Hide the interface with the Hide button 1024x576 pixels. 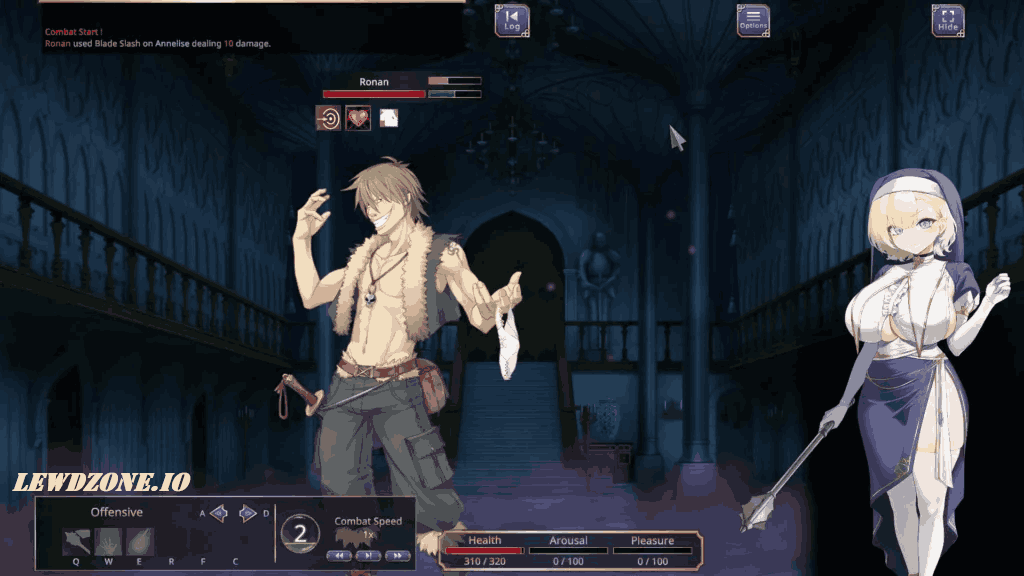coord(947,20)
